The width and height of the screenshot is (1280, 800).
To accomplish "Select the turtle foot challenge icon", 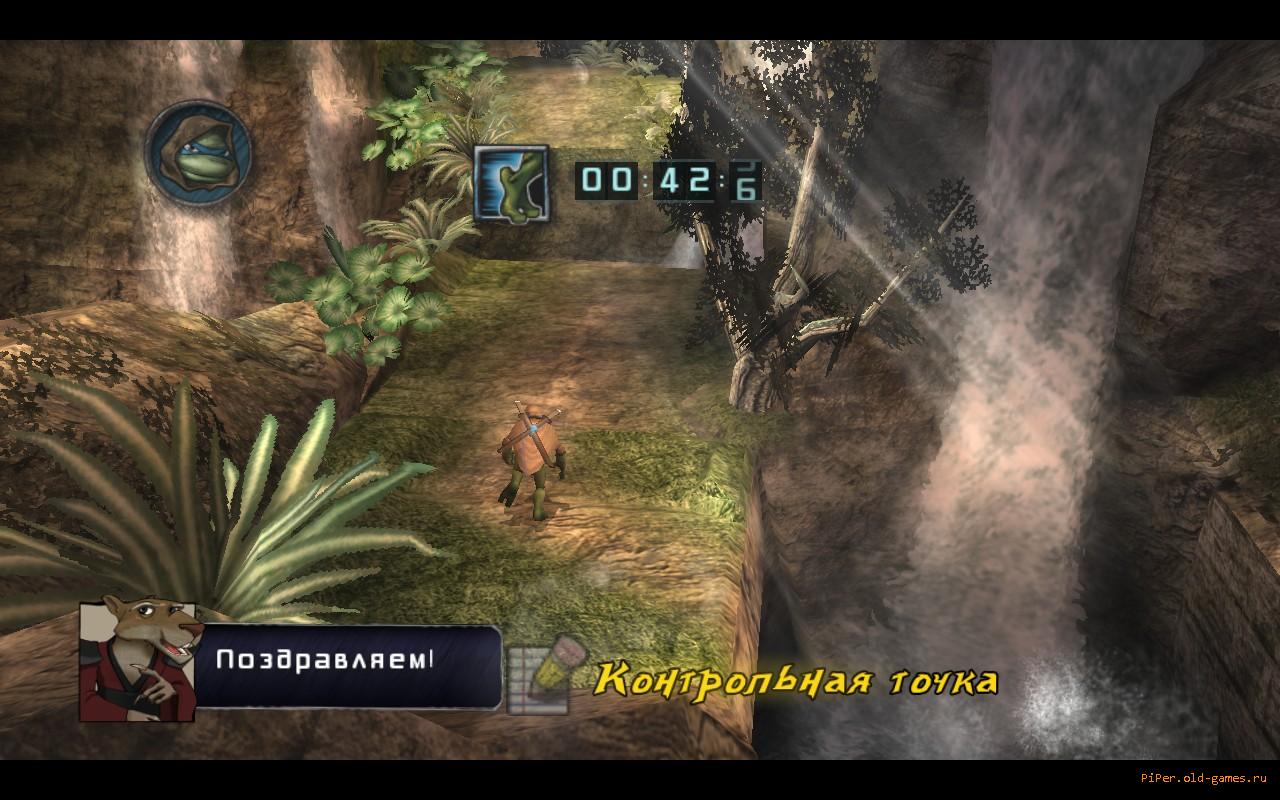I will [x=510, y=180].
